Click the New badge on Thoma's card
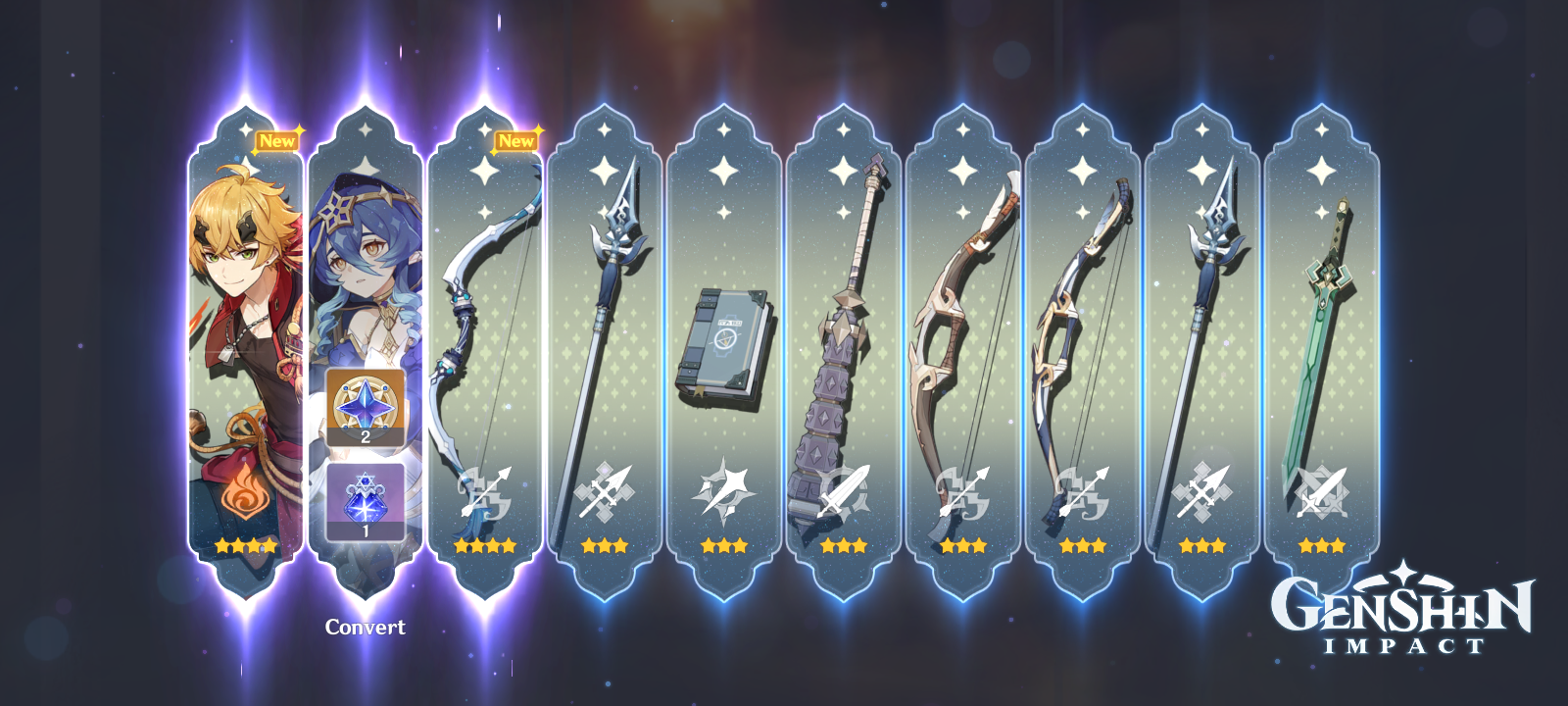Viewport: 1568px width, 706px height. point(277,141)
